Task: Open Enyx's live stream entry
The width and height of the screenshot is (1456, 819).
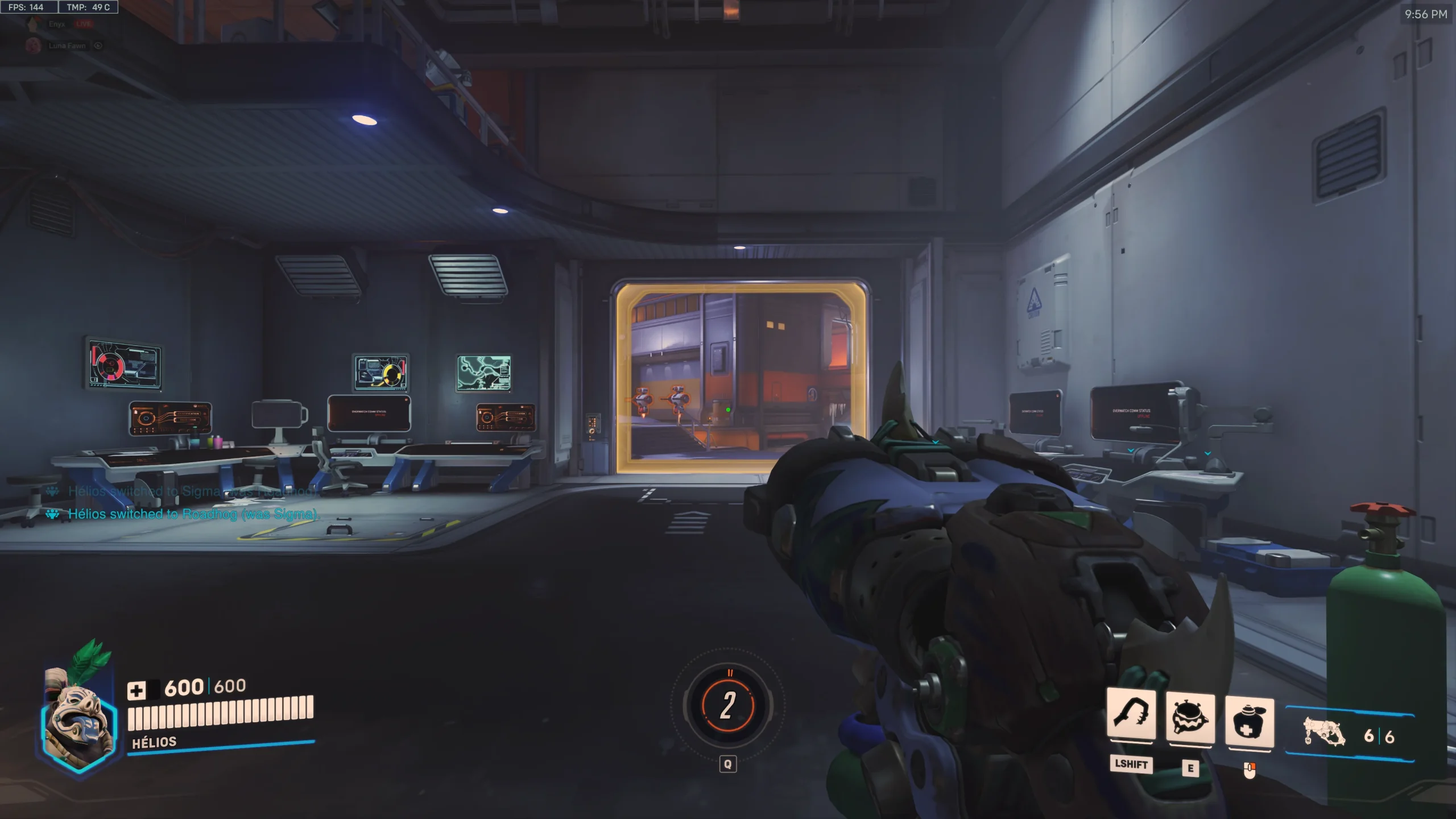Action: coord(57,24)
